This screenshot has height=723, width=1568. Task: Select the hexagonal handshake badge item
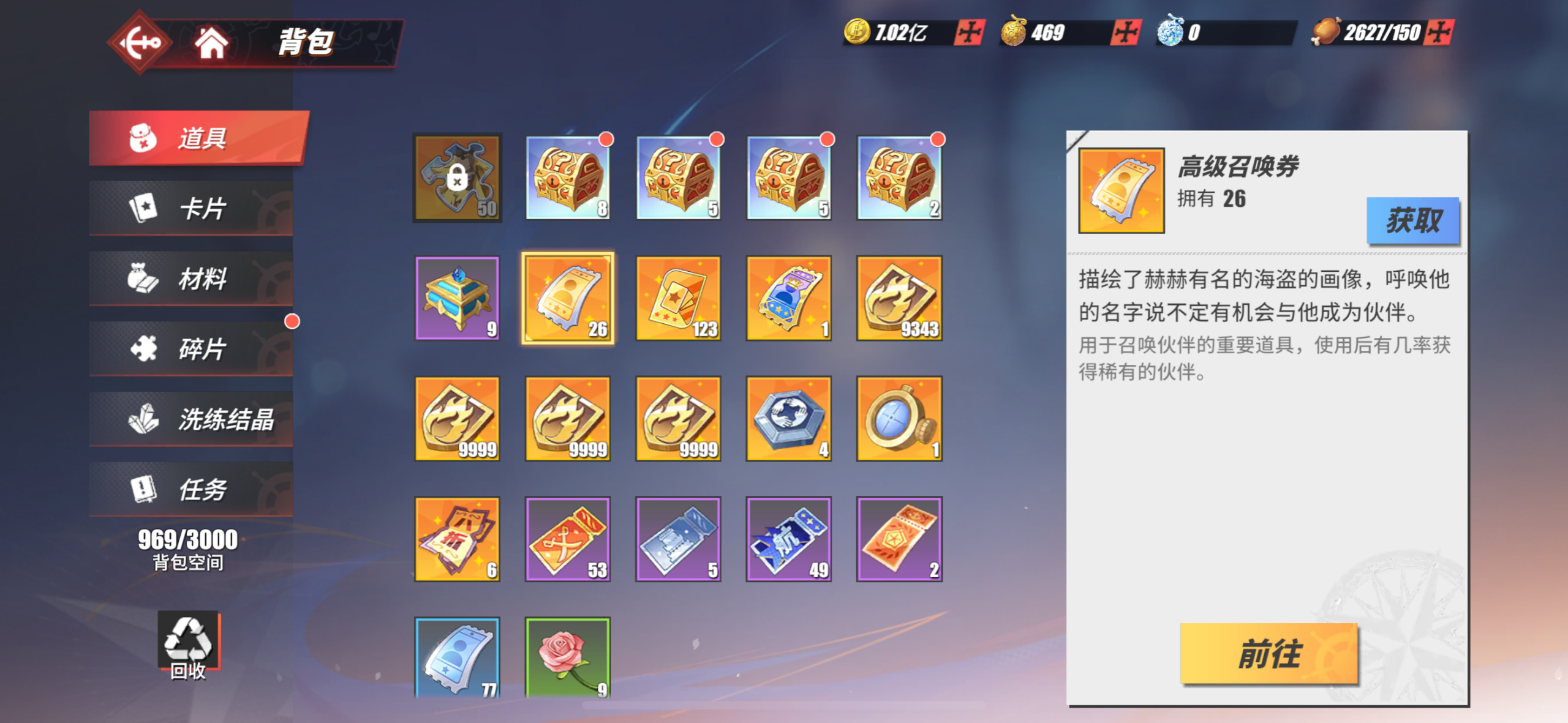(788, 419)
